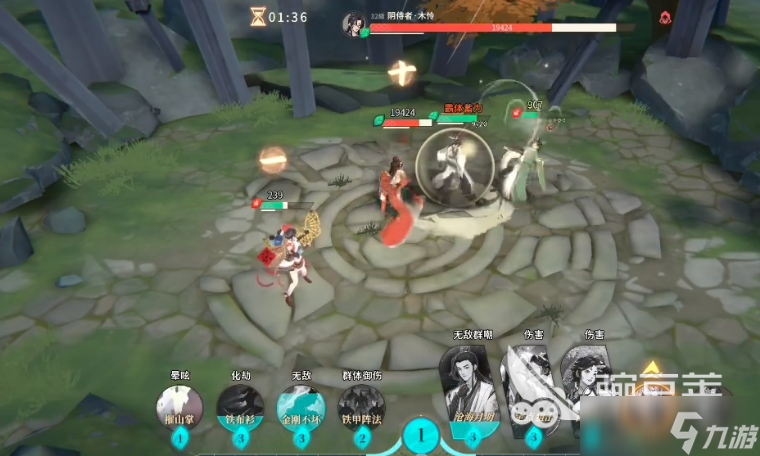Activate the 摧山掌 stun skill
The image size is (760, 456).
(181, 409)
